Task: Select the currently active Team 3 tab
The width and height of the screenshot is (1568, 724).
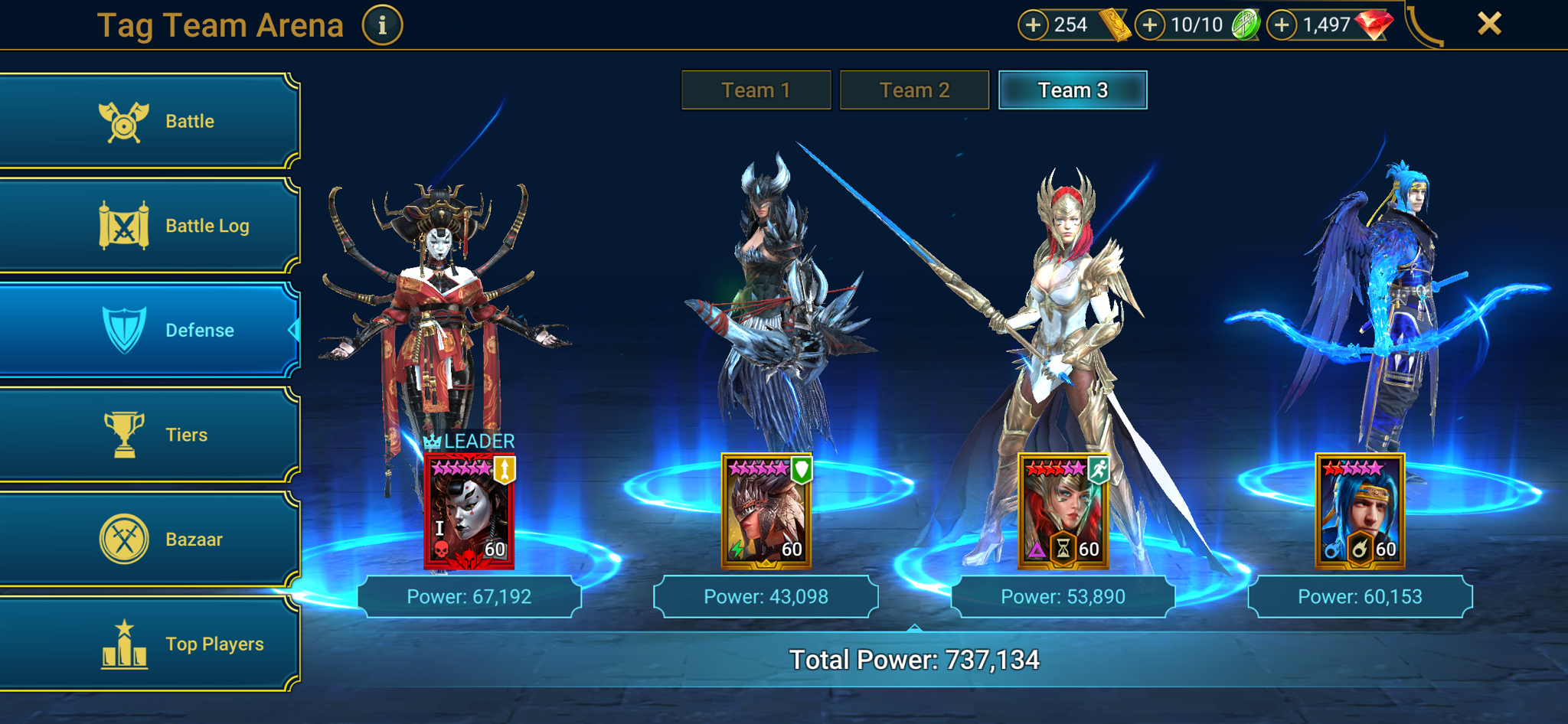Action: [1072, 90]
